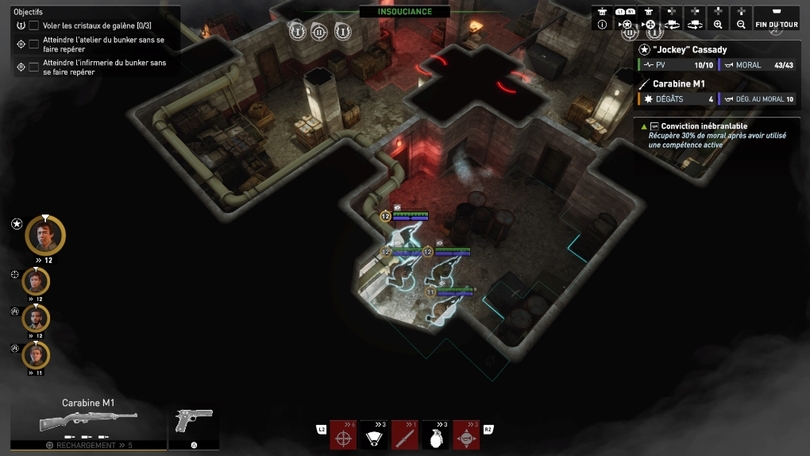Open the info button in top toolbar
This screenshot has height=456, width=810.
(x=602, y=24)
